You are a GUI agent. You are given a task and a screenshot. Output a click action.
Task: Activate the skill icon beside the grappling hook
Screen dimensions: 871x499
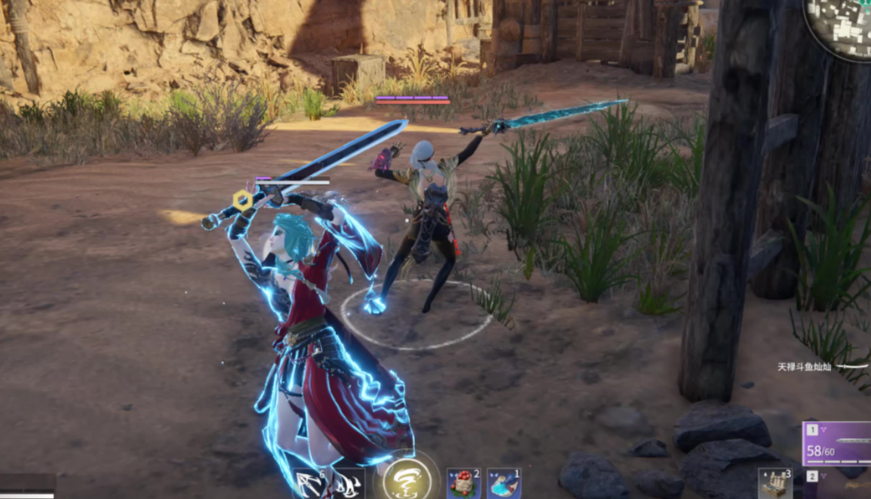point(348,484)
